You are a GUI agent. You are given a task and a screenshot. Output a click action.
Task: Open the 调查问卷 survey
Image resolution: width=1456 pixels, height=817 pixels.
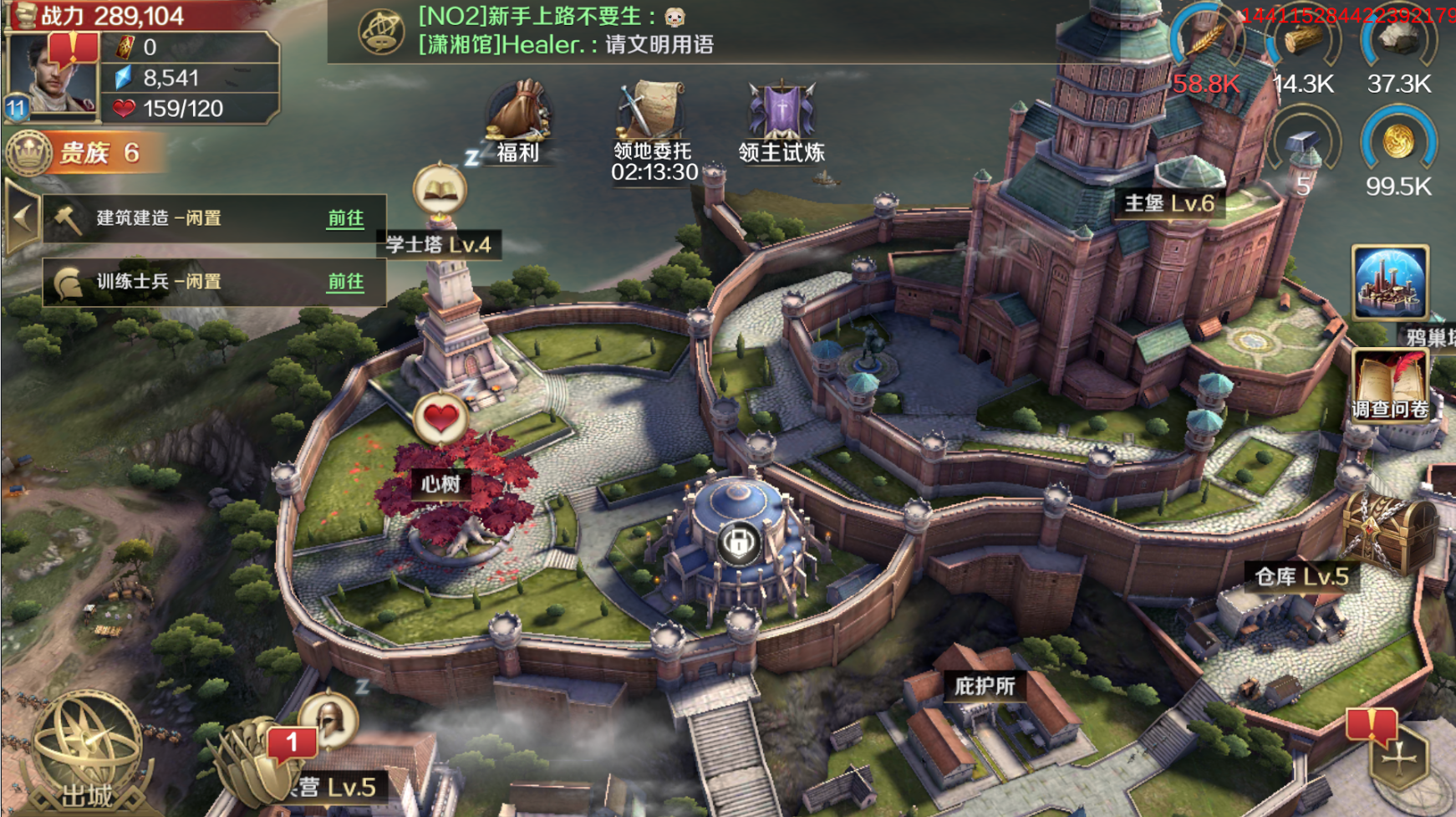coord(1390,386)
